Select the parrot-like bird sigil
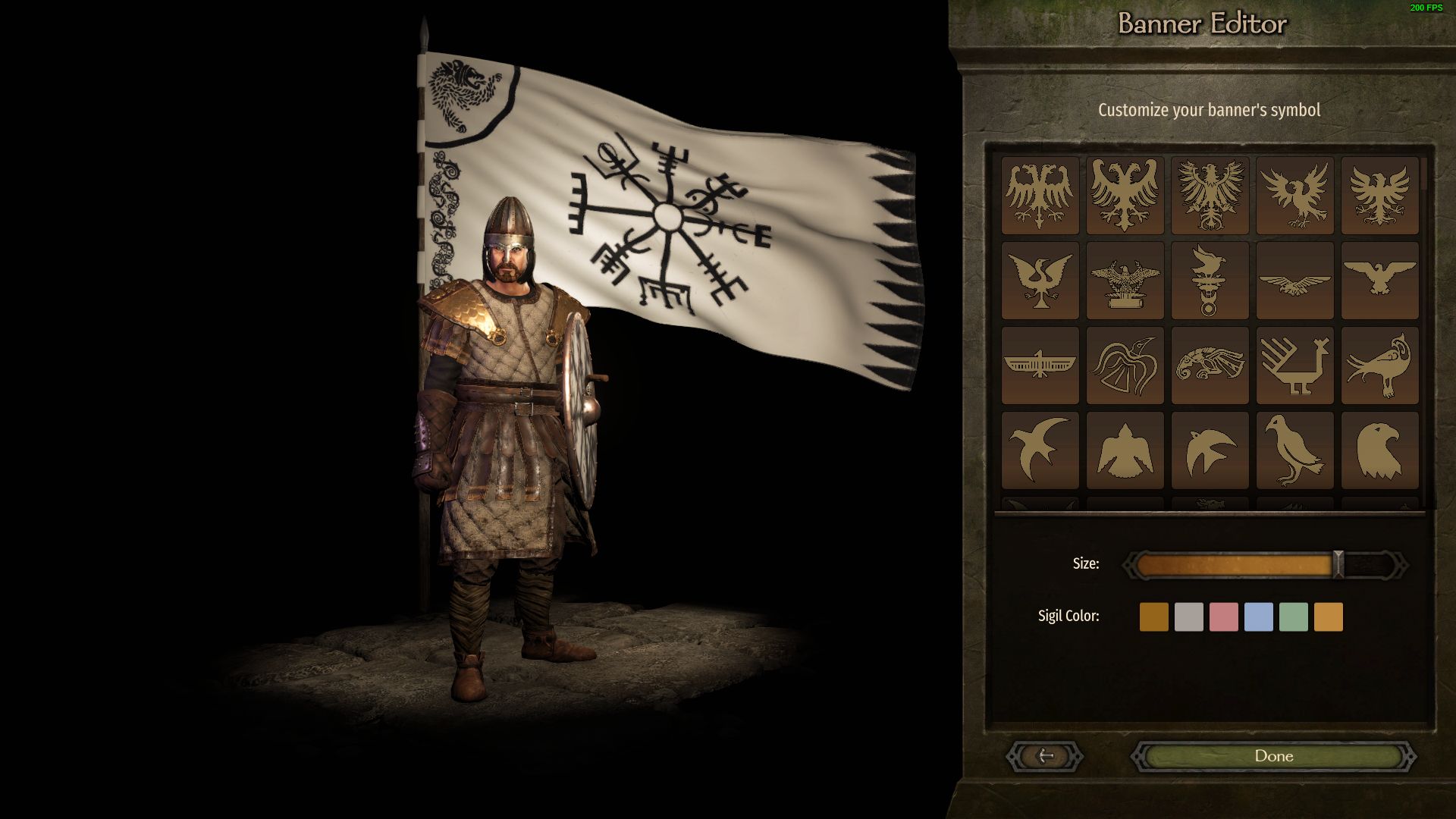1456x819 pixels. pos(1379,364)
